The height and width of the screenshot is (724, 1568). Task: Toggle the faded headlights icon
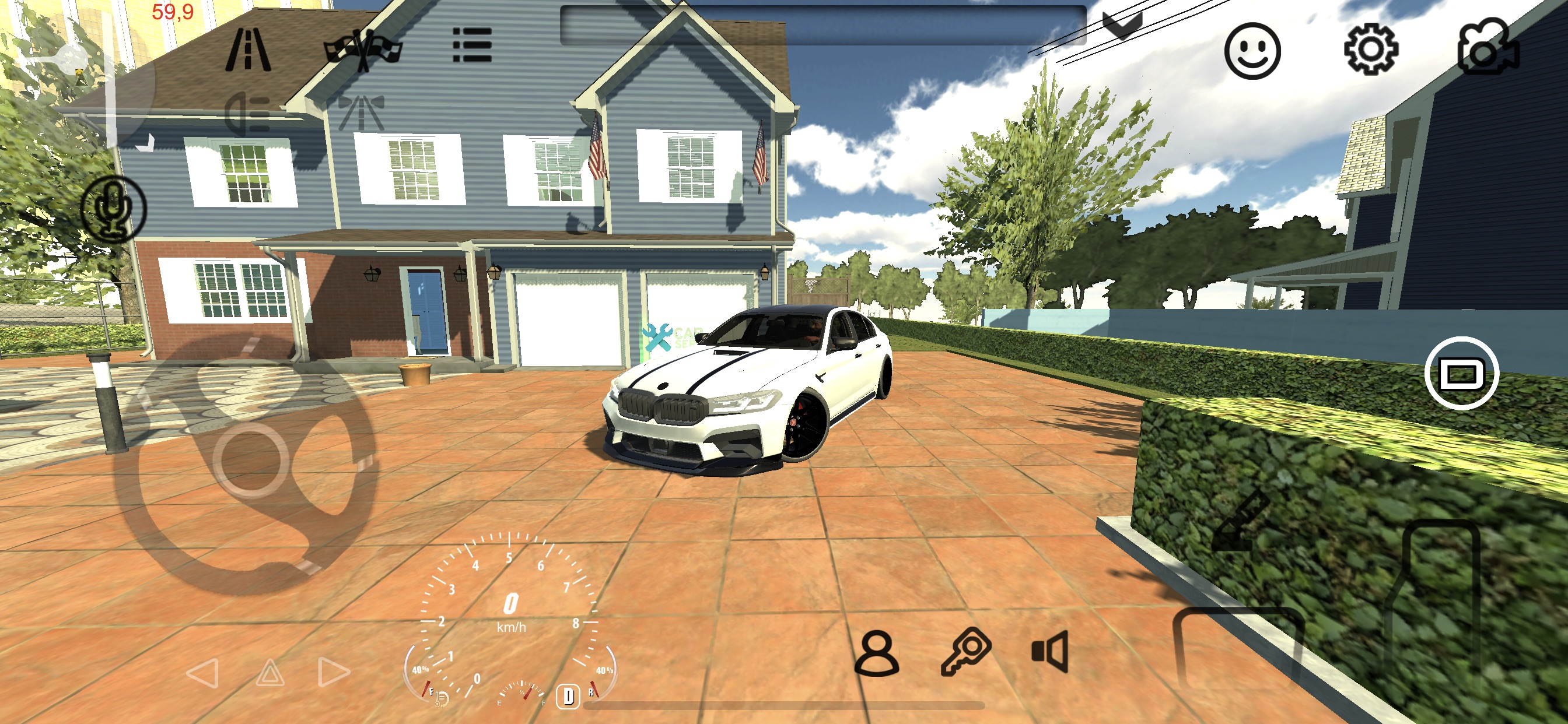tap(247, 113)
